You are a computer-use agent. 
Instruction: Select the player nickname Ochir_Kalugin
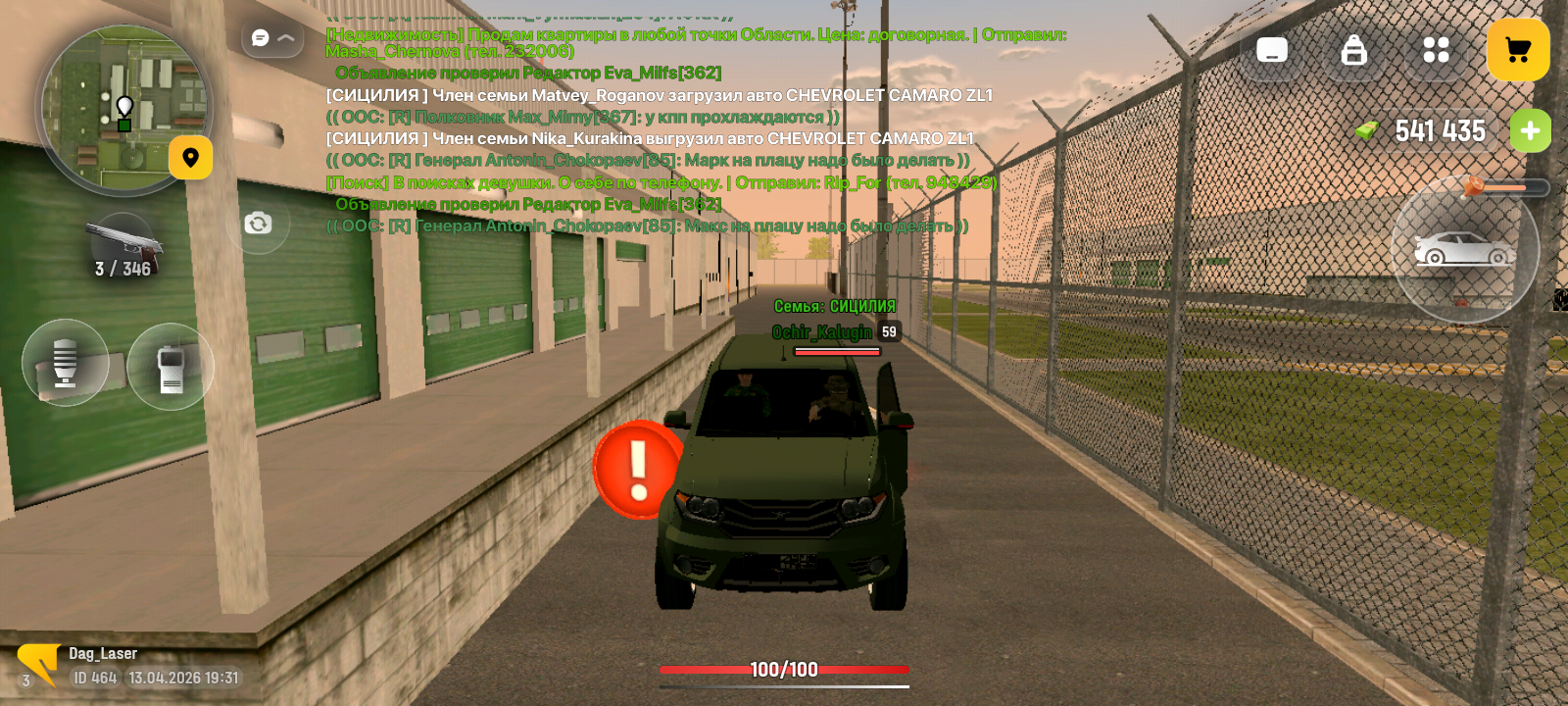click(x=821, y=332)
